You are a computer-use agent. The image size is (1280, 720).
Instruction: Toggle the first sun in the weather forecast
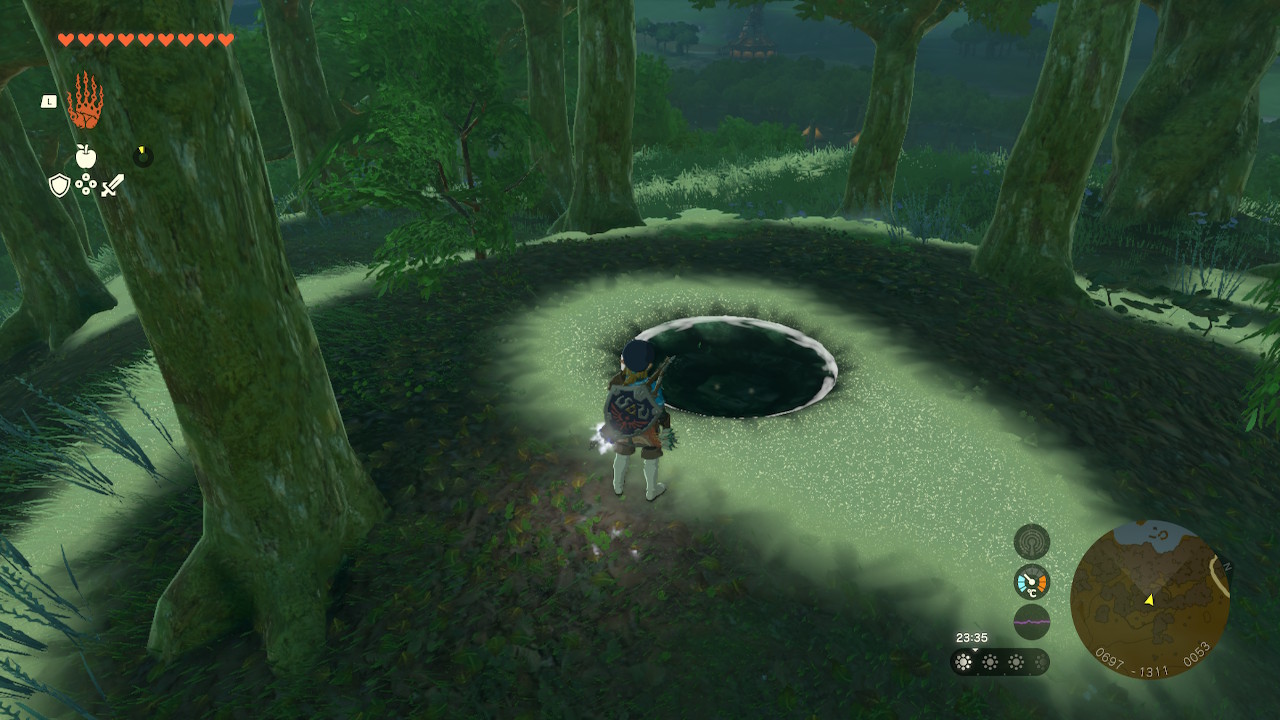pyautogui.click(x=964, y=662)
